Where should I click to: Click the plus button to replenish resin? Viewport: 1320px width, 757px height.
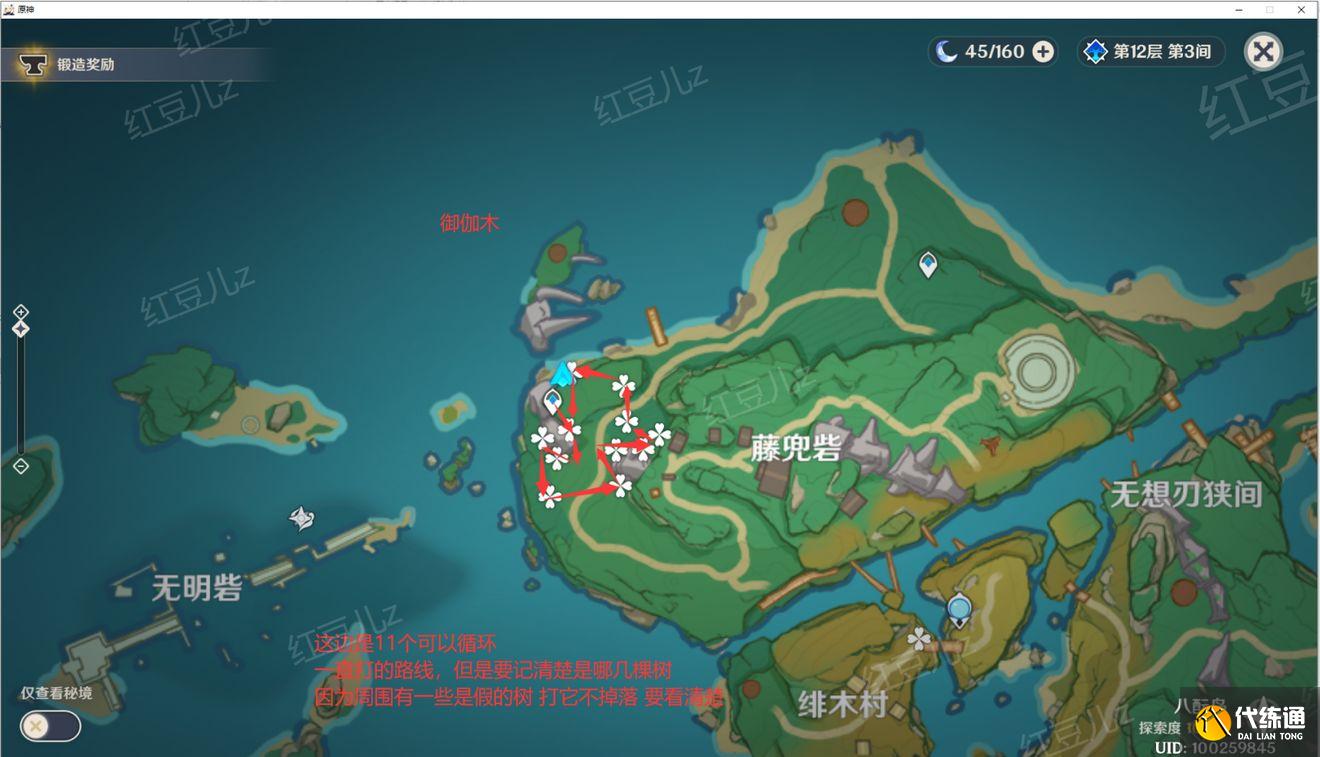point(1040,51)
